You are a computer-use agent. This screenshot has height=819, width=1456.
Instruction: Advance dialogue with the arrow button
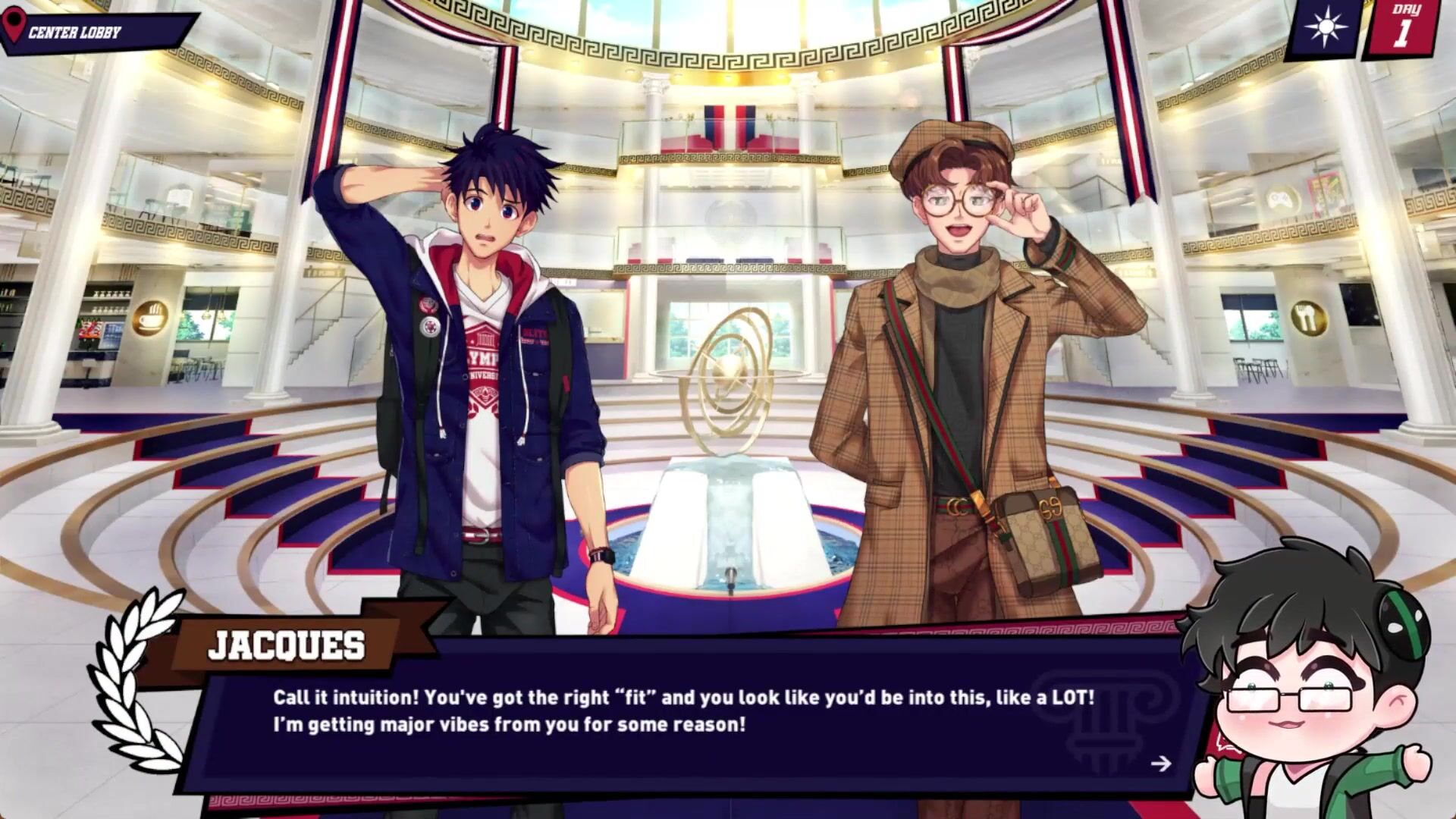[x=1160, y=764]
